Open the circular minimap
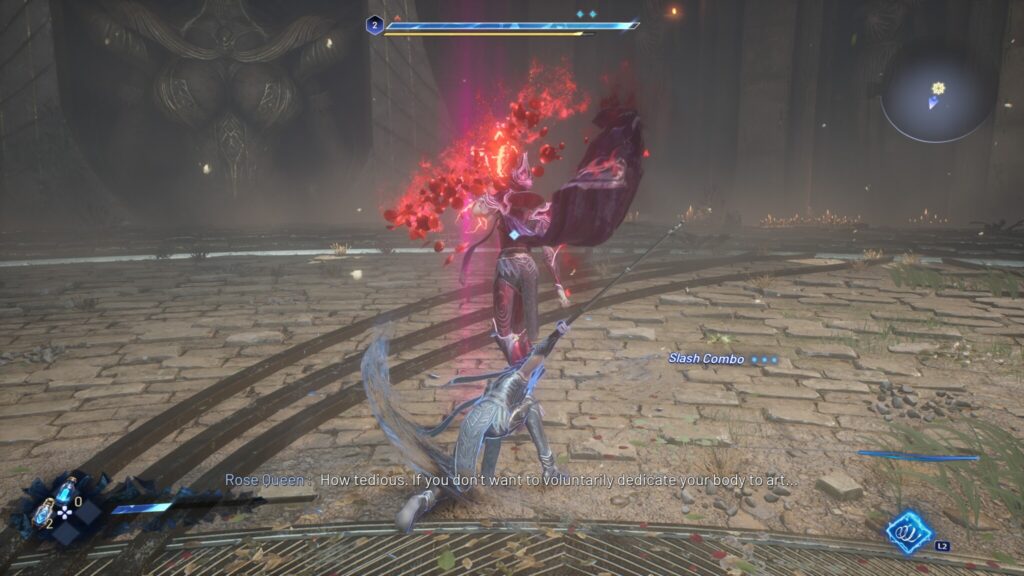The height and width of the screenshot is (576, 1024). click(935, 92)
